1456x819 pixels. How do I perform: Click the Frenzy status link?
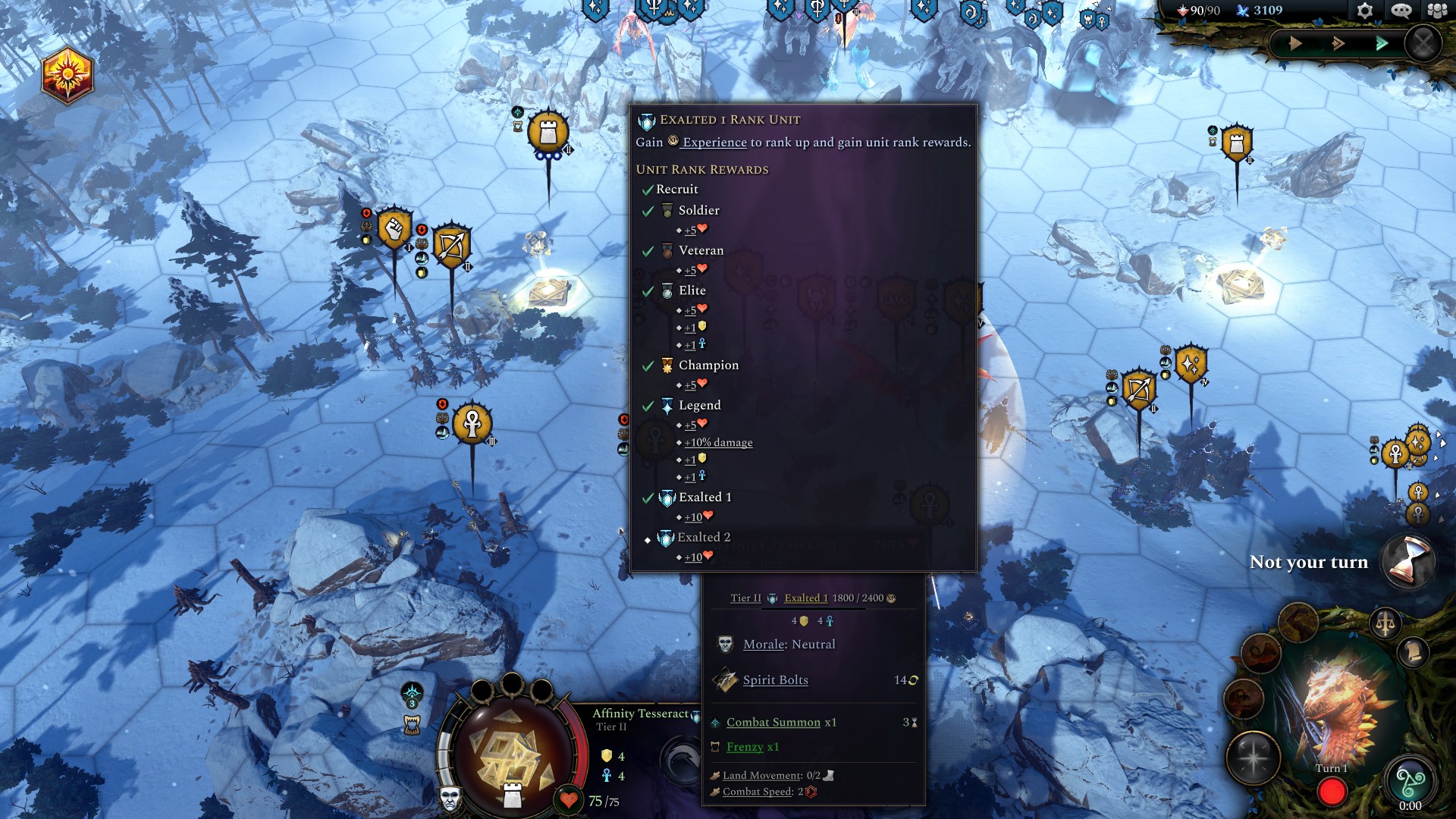(x=745, y=747)
